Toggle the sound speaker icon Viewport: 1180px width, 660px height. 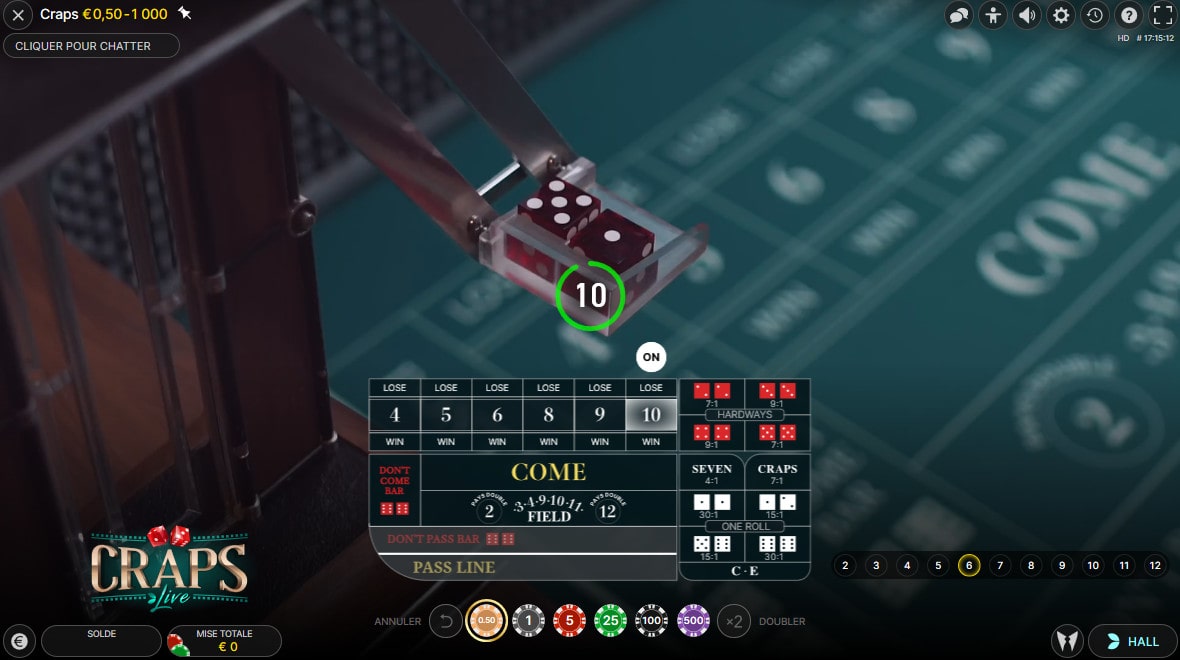pos(1026,15)
